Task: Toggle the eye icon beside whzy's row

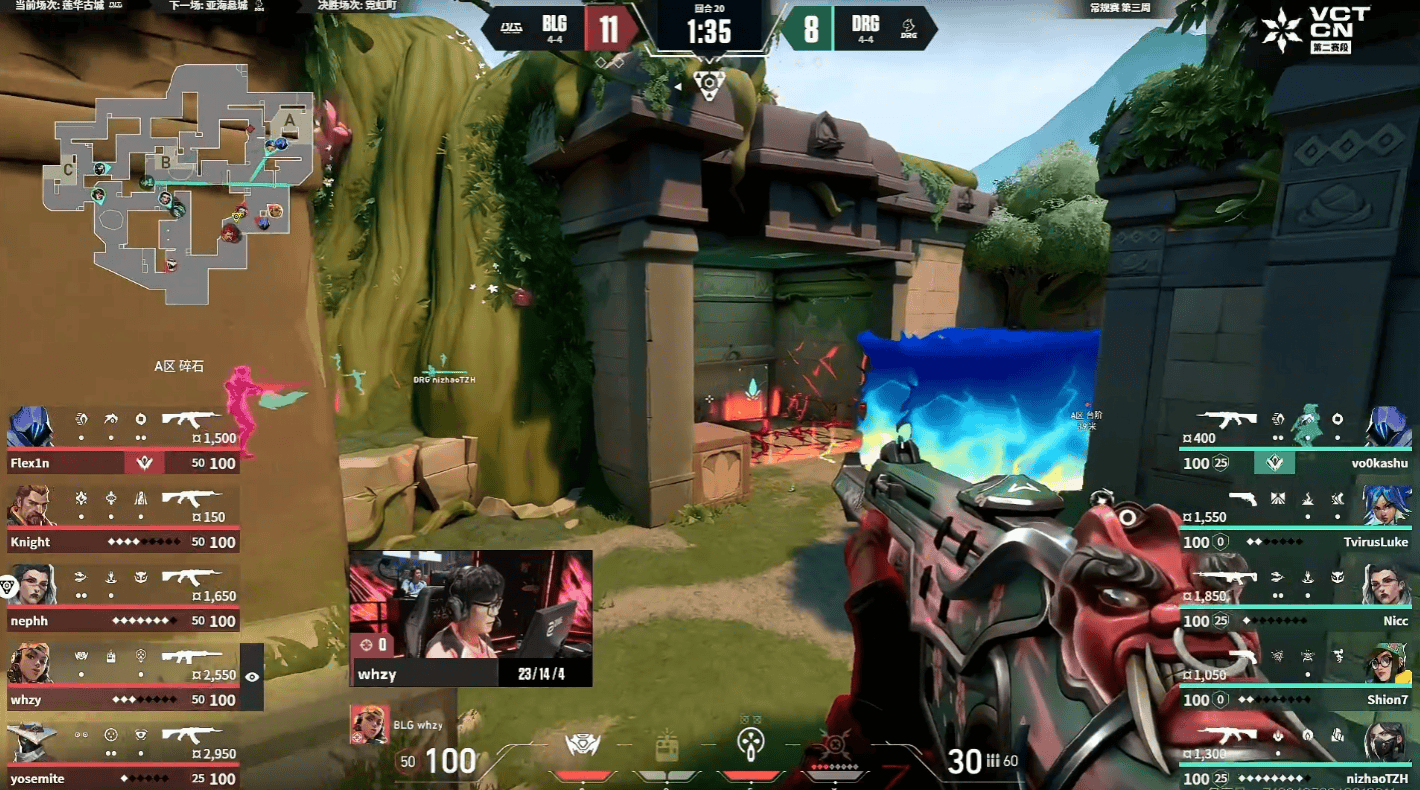Action: pyautogui.click(x=252, y=677)
